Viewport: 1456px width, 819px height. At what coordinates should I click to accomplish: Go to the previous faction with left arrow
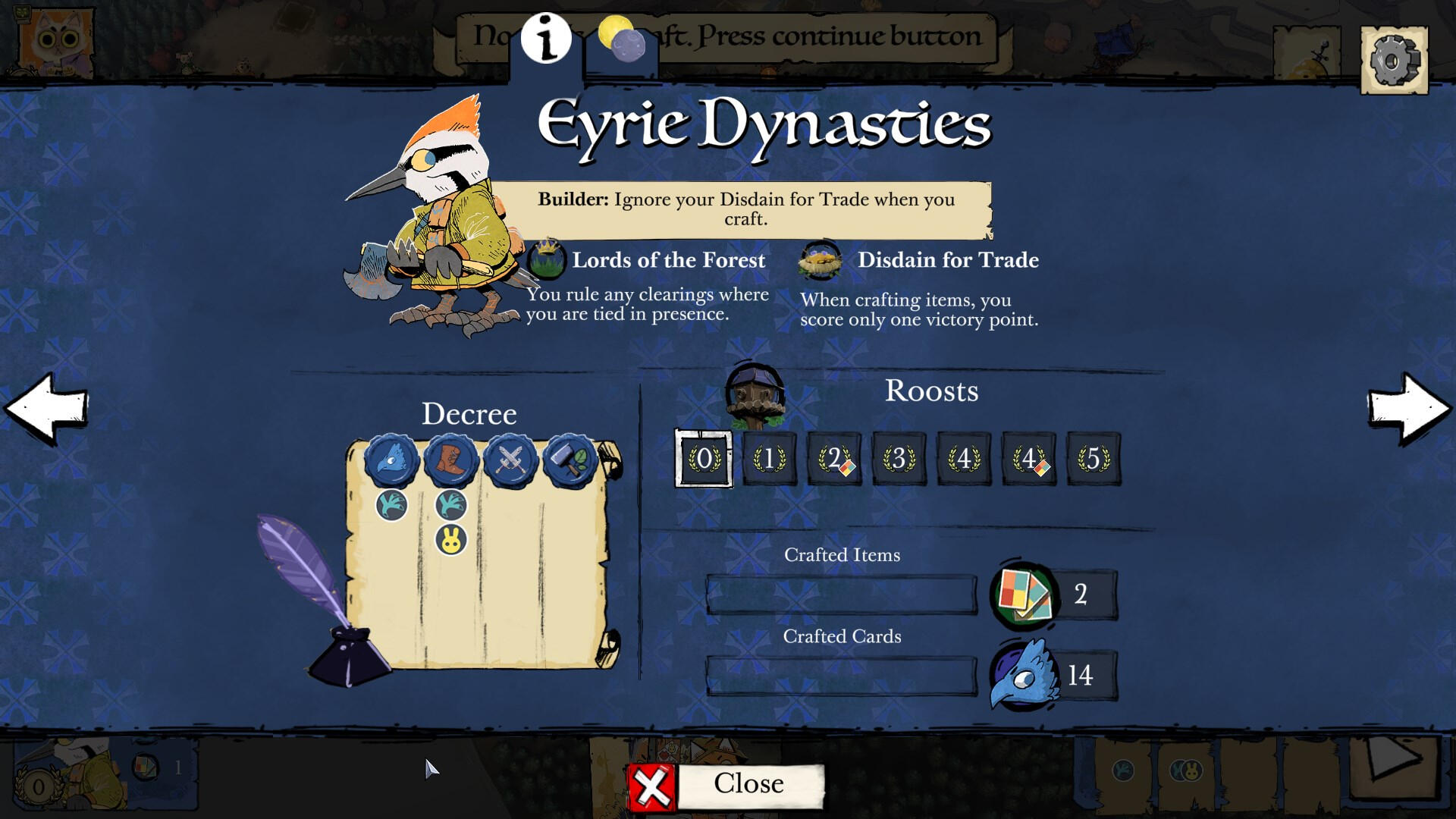pyautogui.click(x=47, y=408)
